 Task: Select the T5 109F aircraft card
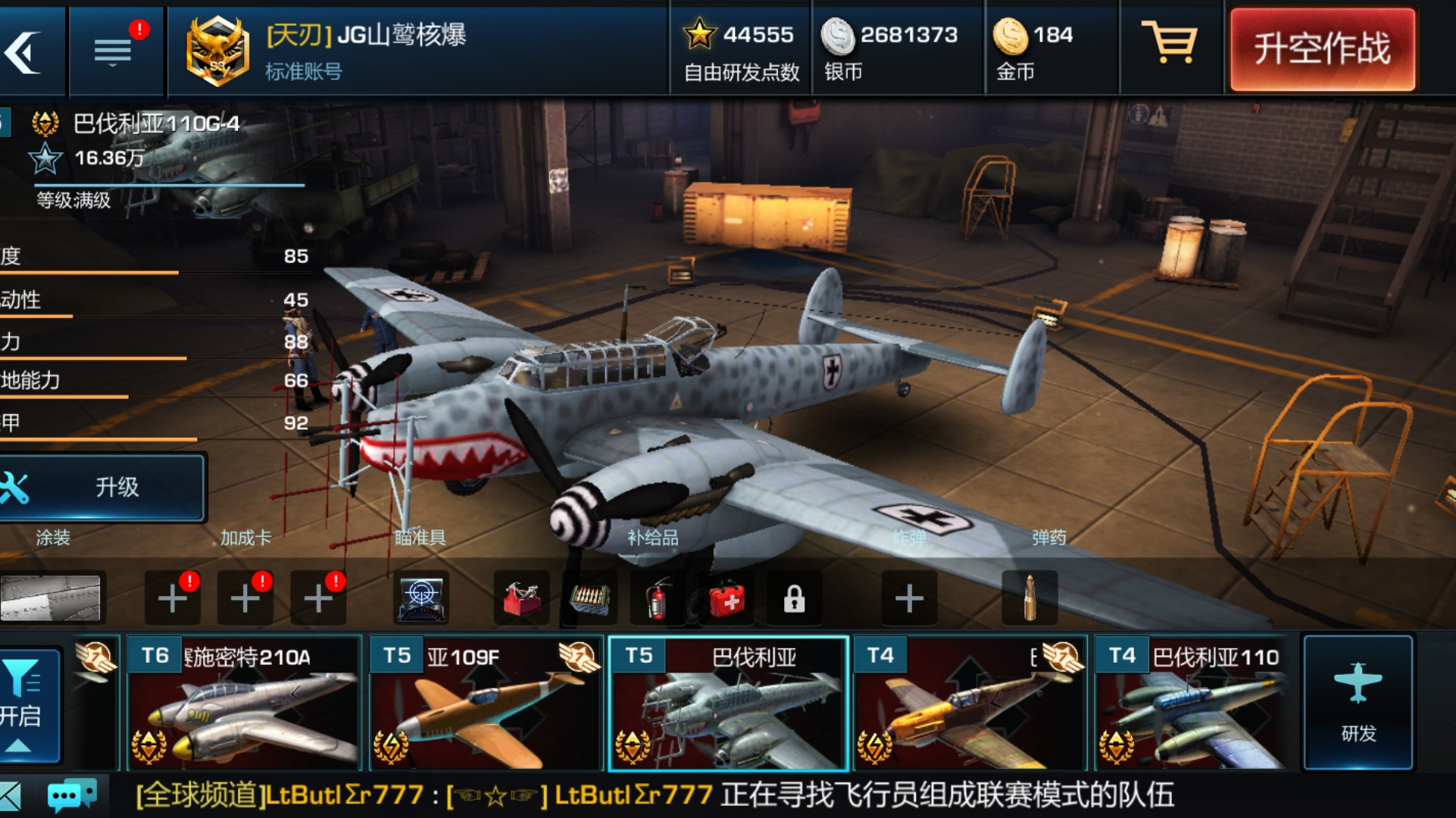click(x=486, y=703)
